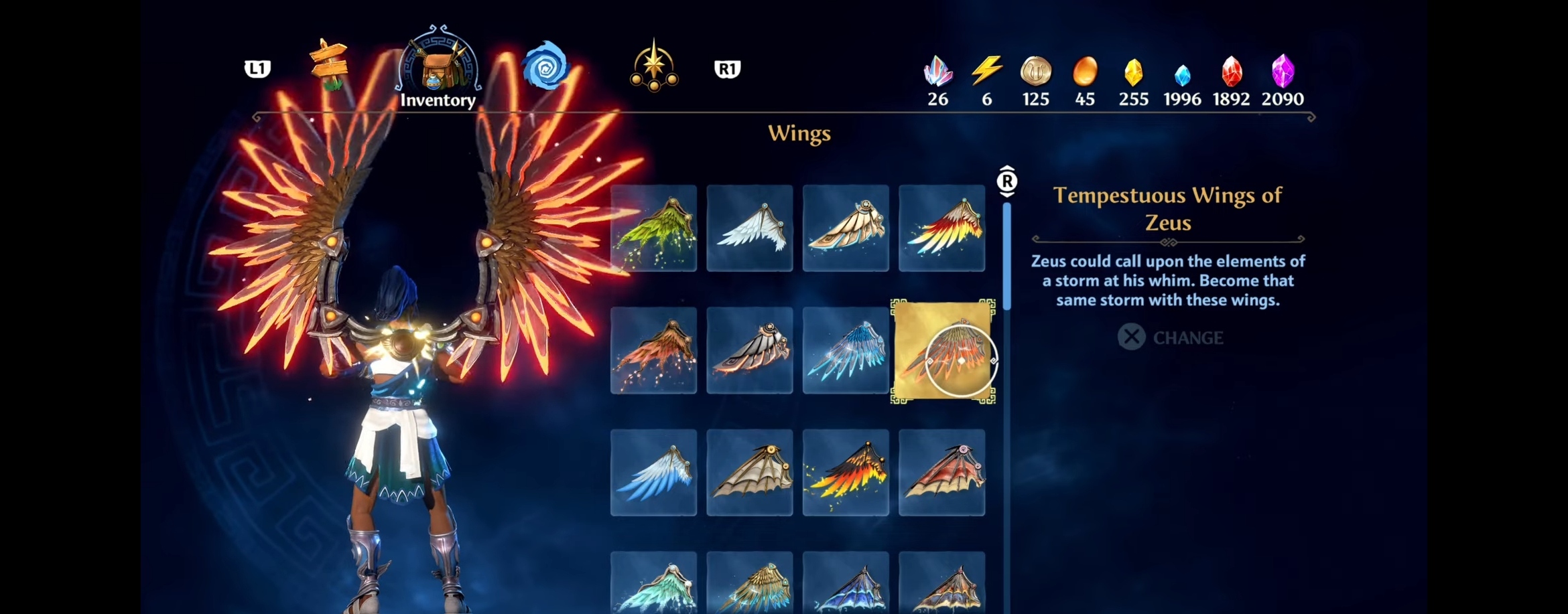Equip the green feathered wings

[x=653, y=228]
